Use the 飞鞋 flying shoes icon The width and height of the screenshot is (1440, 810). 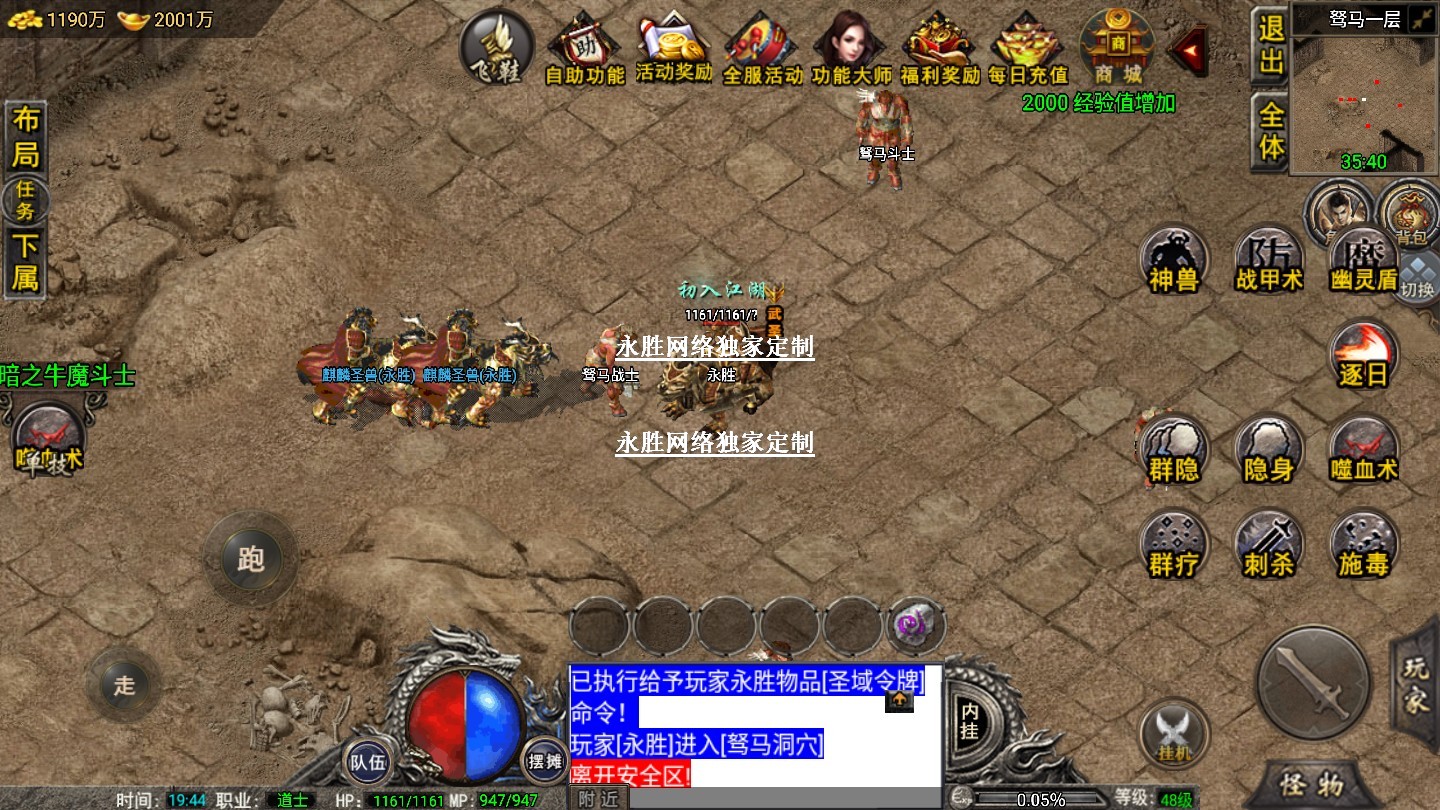[497, 47]
